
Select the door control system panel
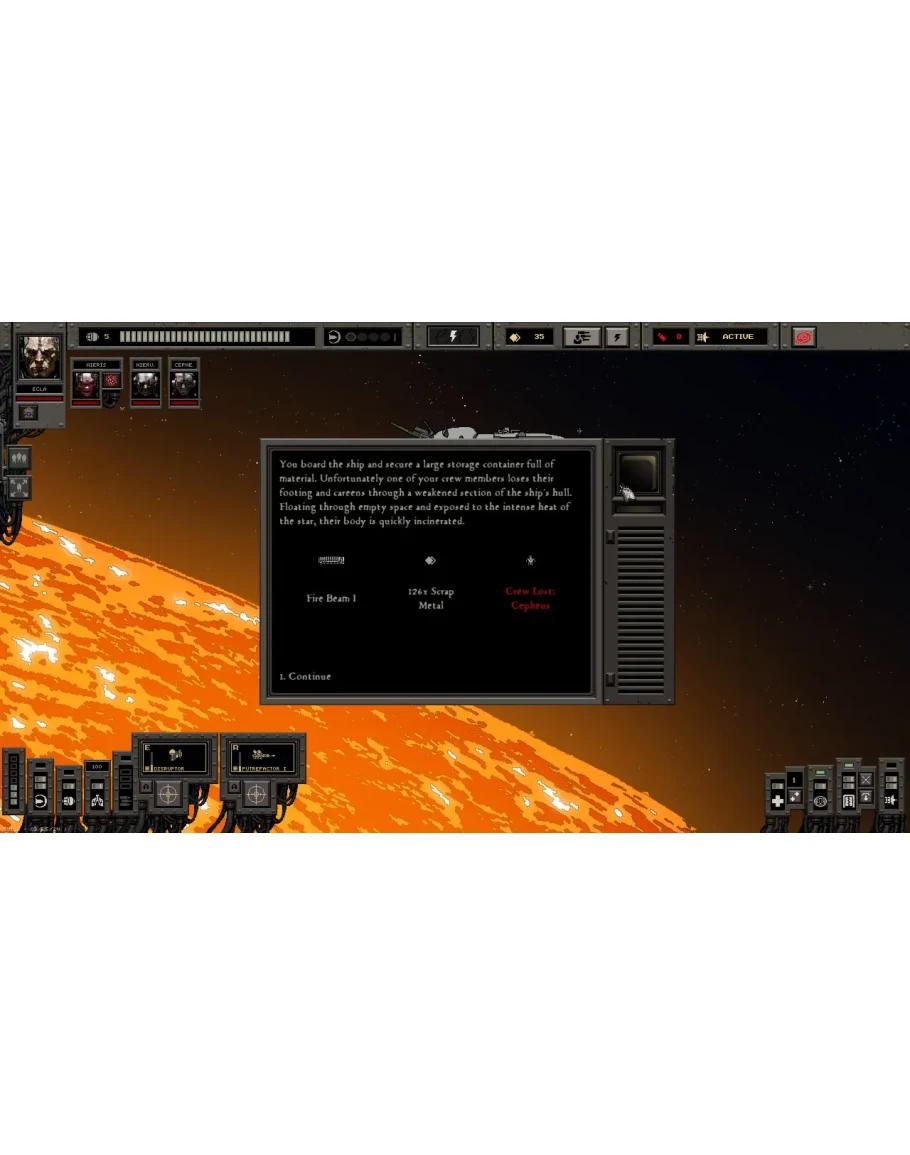(848, 801)
